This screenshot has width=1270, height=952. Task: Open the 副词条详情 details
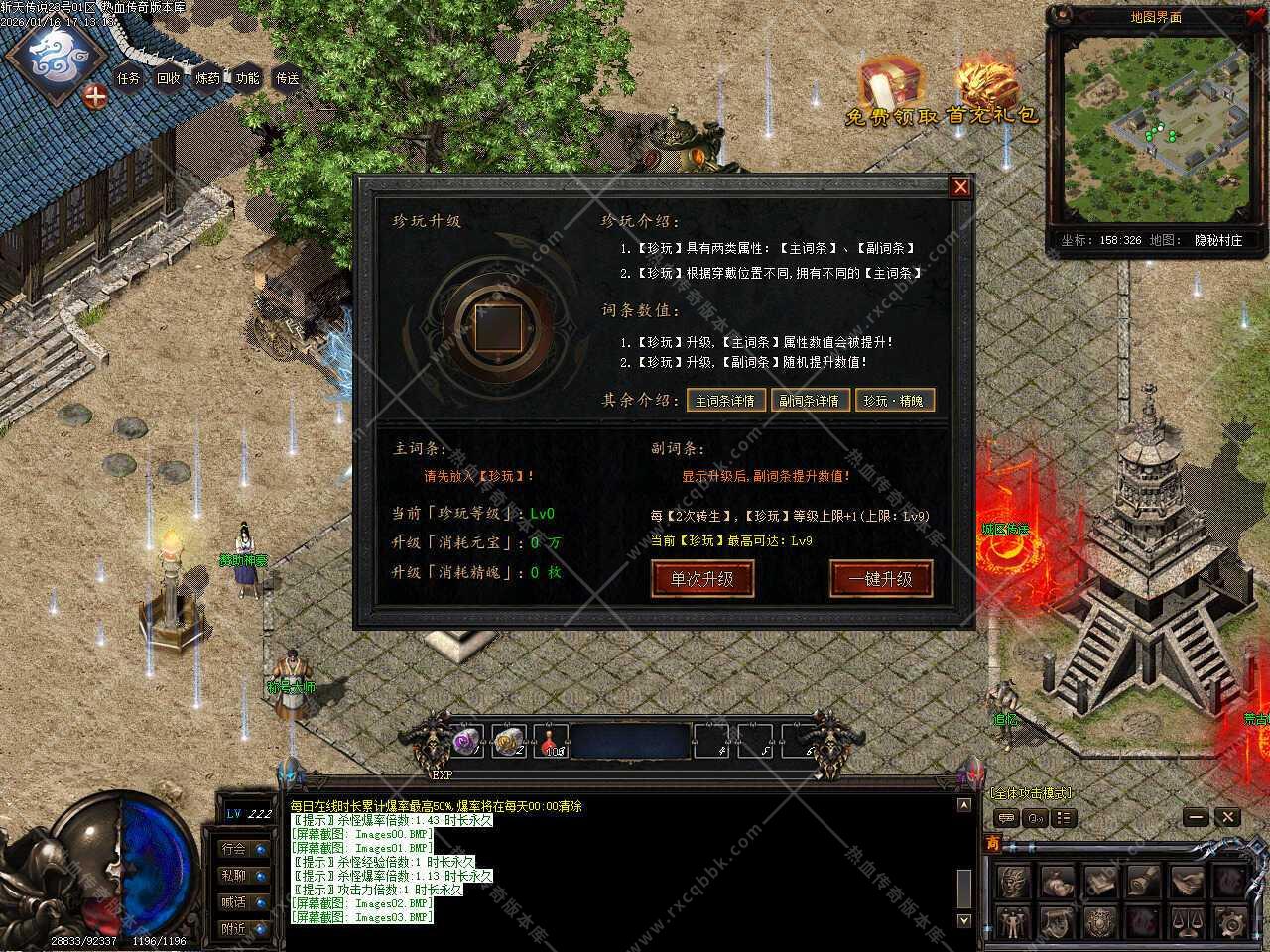[x=809, y=401]
